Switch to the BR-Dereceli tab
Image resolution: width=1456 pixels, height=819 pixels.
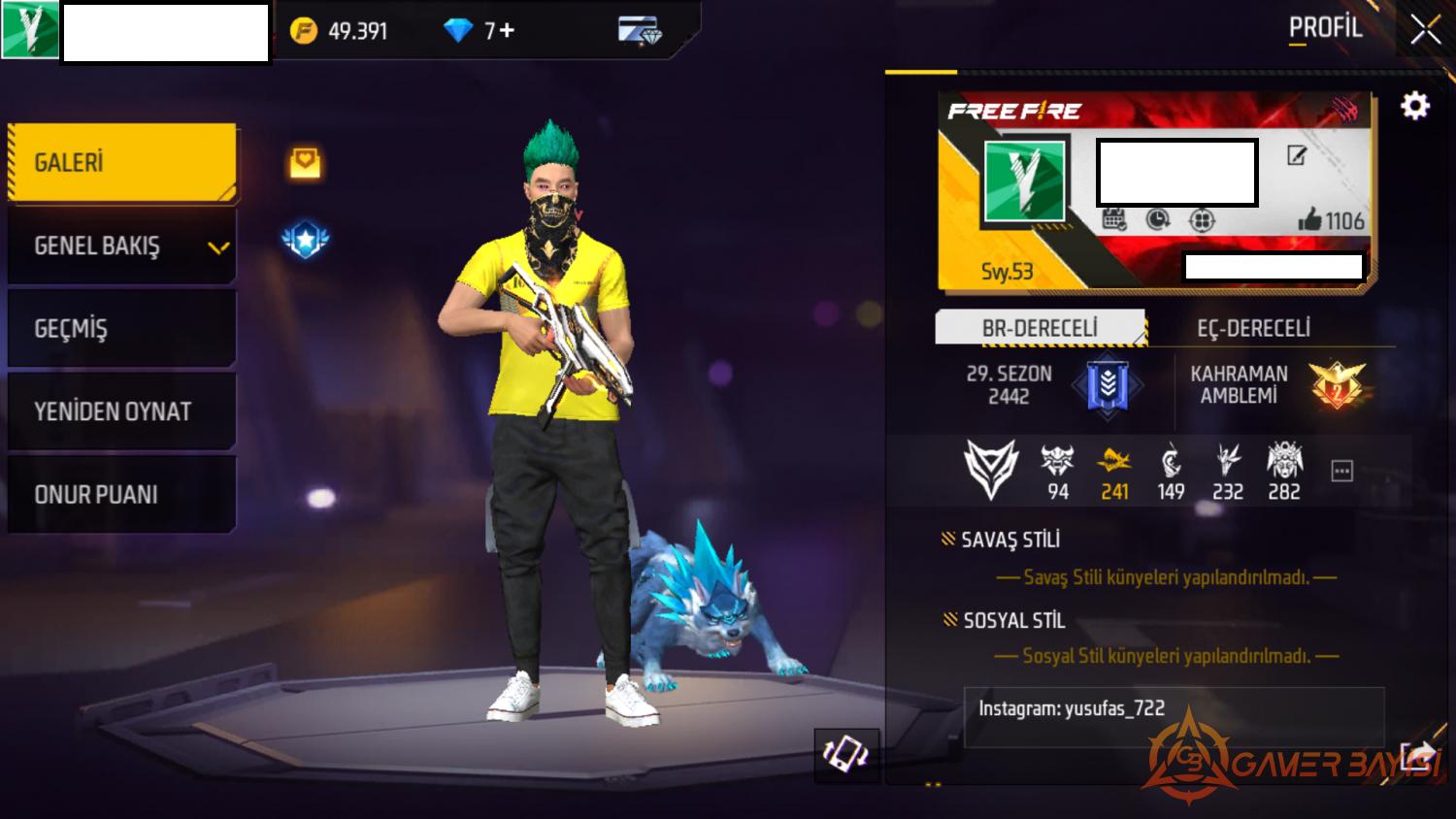[1040, 328]
